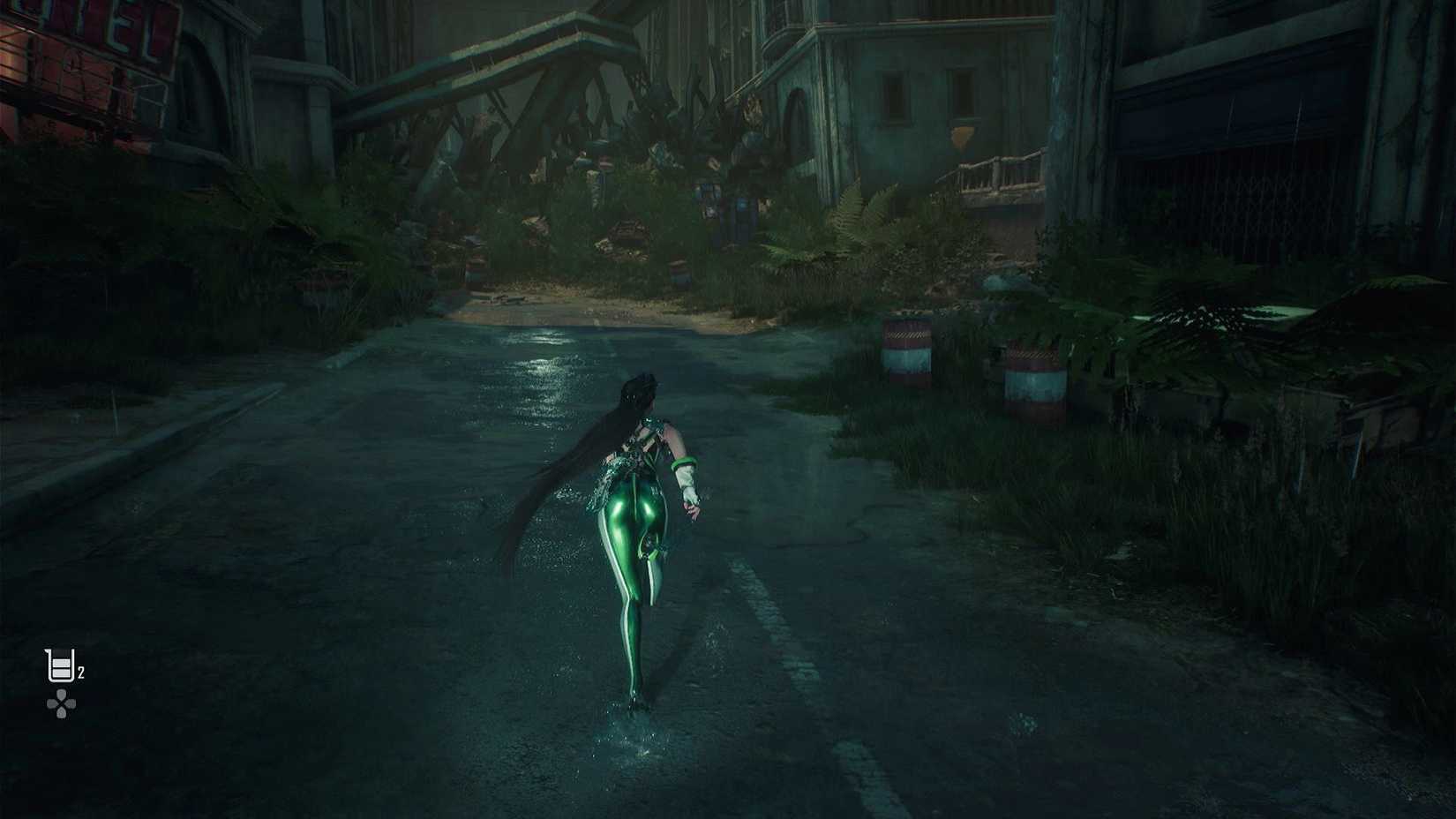
Task: Select the red-and-white striped barrel on the right
Action: (1031, 371)
